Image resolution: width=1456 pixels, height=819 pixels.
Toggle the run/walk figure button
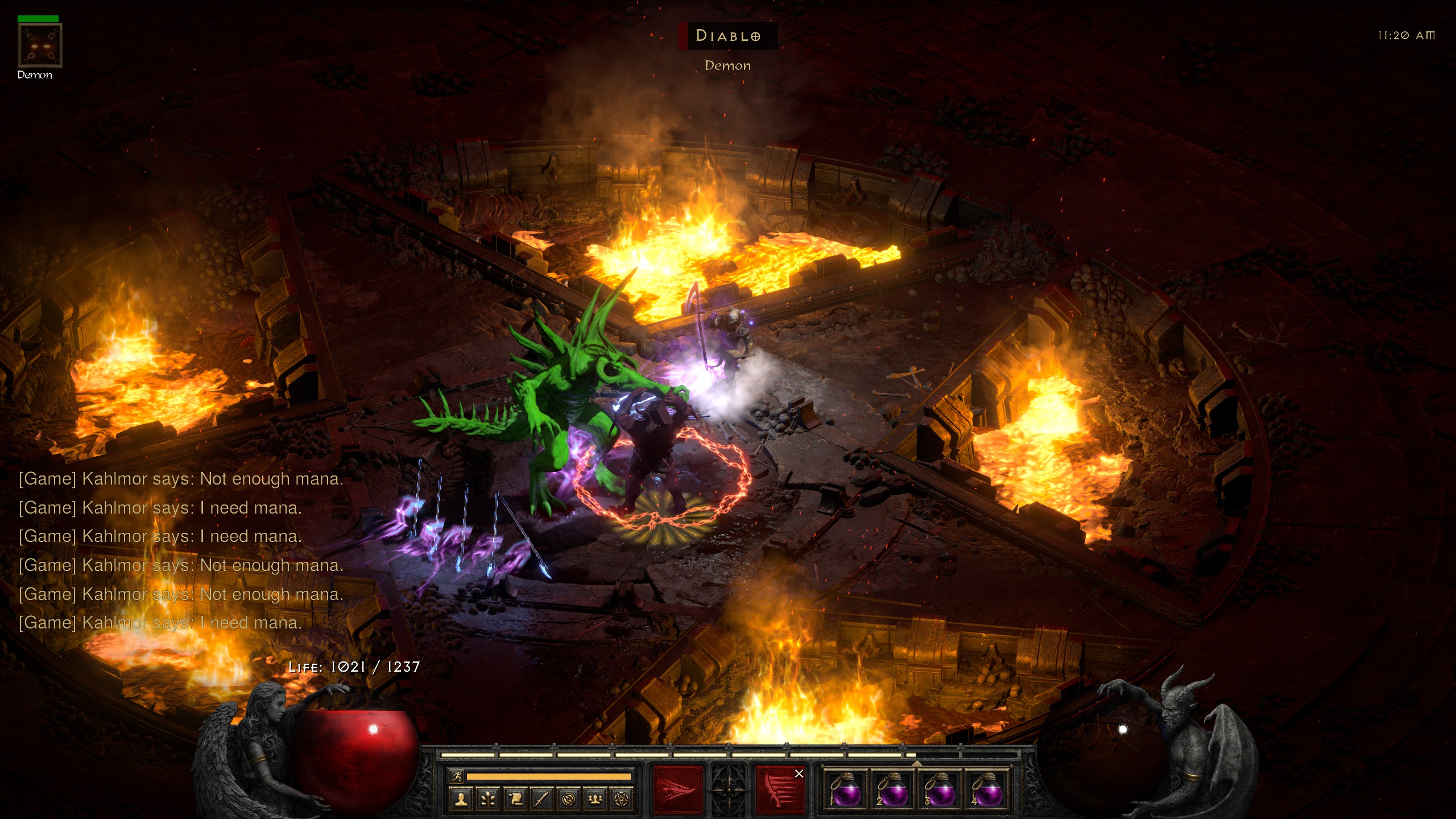point(457,776)
